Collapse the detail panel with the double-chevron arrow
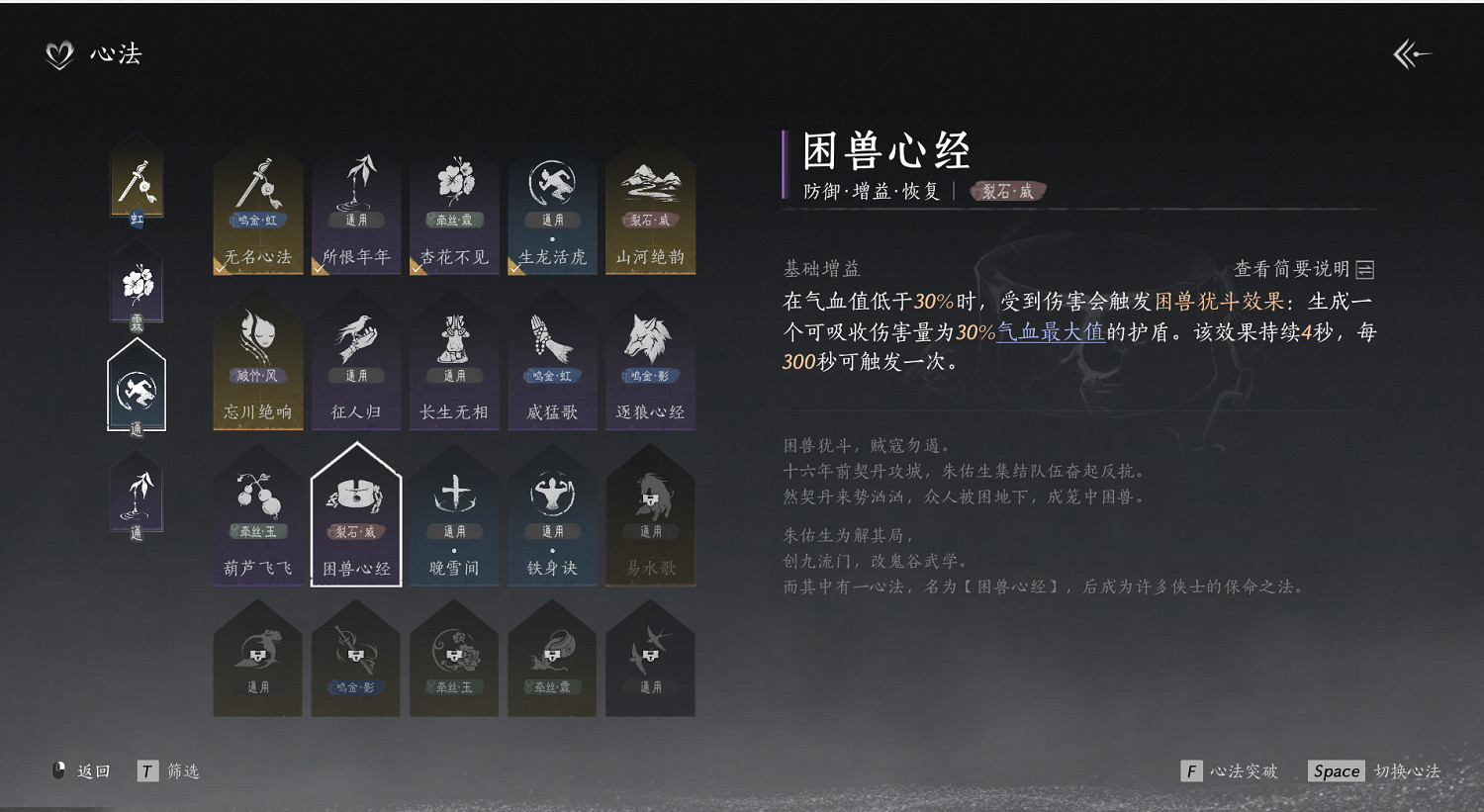Viewport: 1484px width, 812px height. point(1413,54)
